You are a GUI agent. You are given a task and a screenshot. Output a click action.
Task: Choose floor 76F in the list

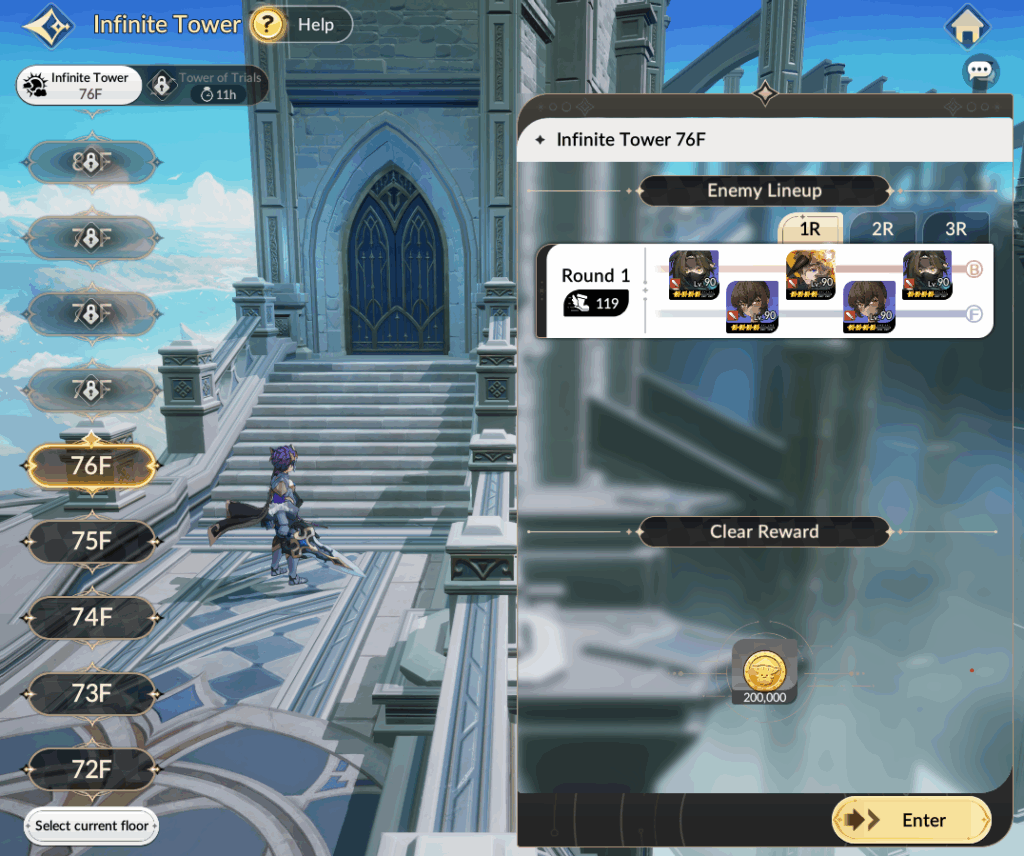[92, 466]
